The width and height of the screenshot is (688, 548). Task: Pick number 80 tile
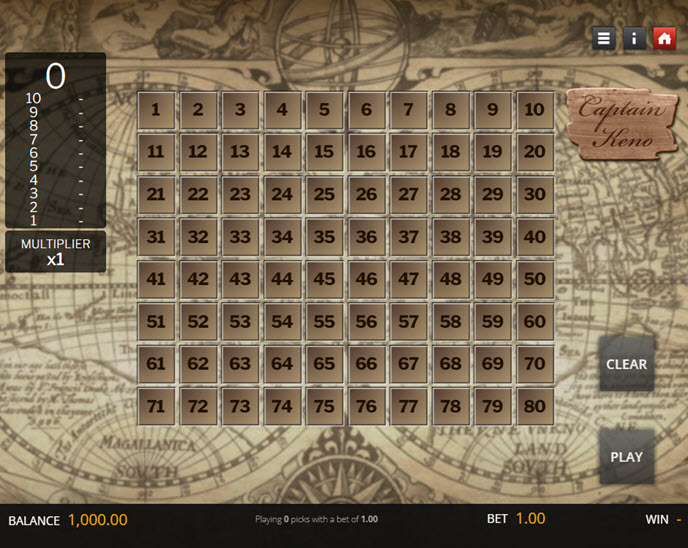[x=535, y=406]
